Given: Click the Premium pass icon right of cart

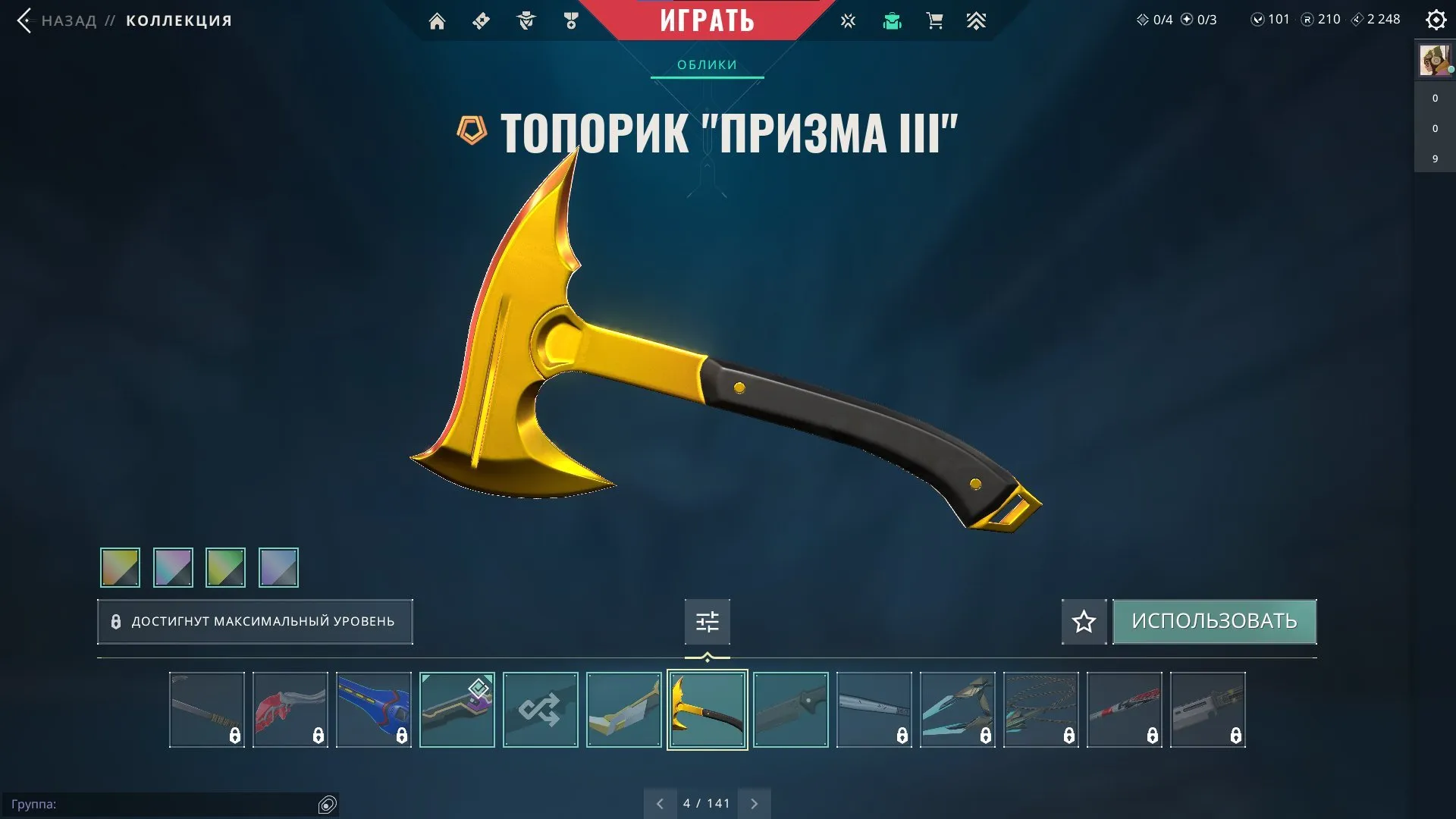Looking at the screenshot, I should coord(977,20).
